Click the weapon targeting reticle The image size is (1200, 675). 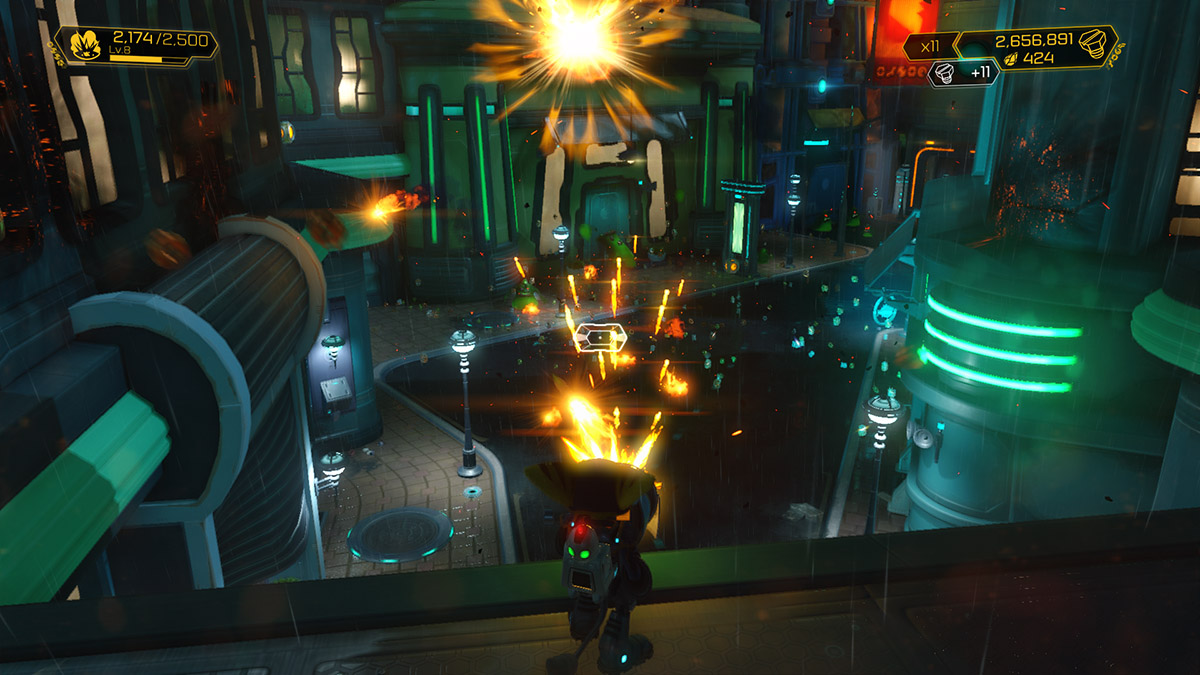click(600, 340)
